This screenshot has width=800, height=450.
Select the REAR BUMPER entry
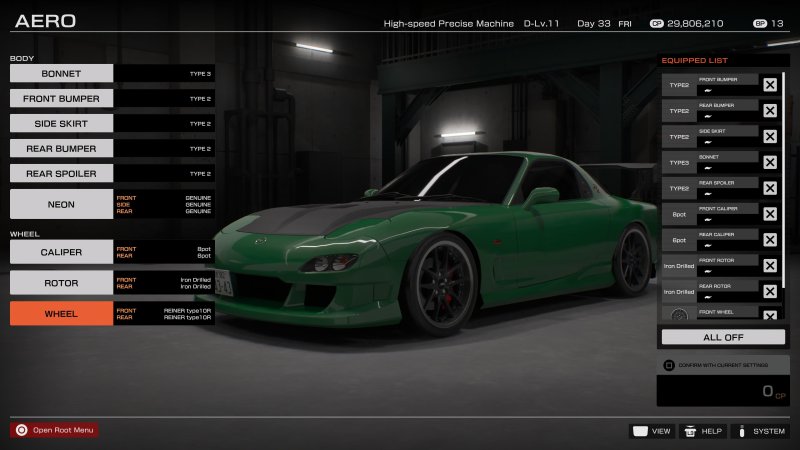[x=61, y=148]
